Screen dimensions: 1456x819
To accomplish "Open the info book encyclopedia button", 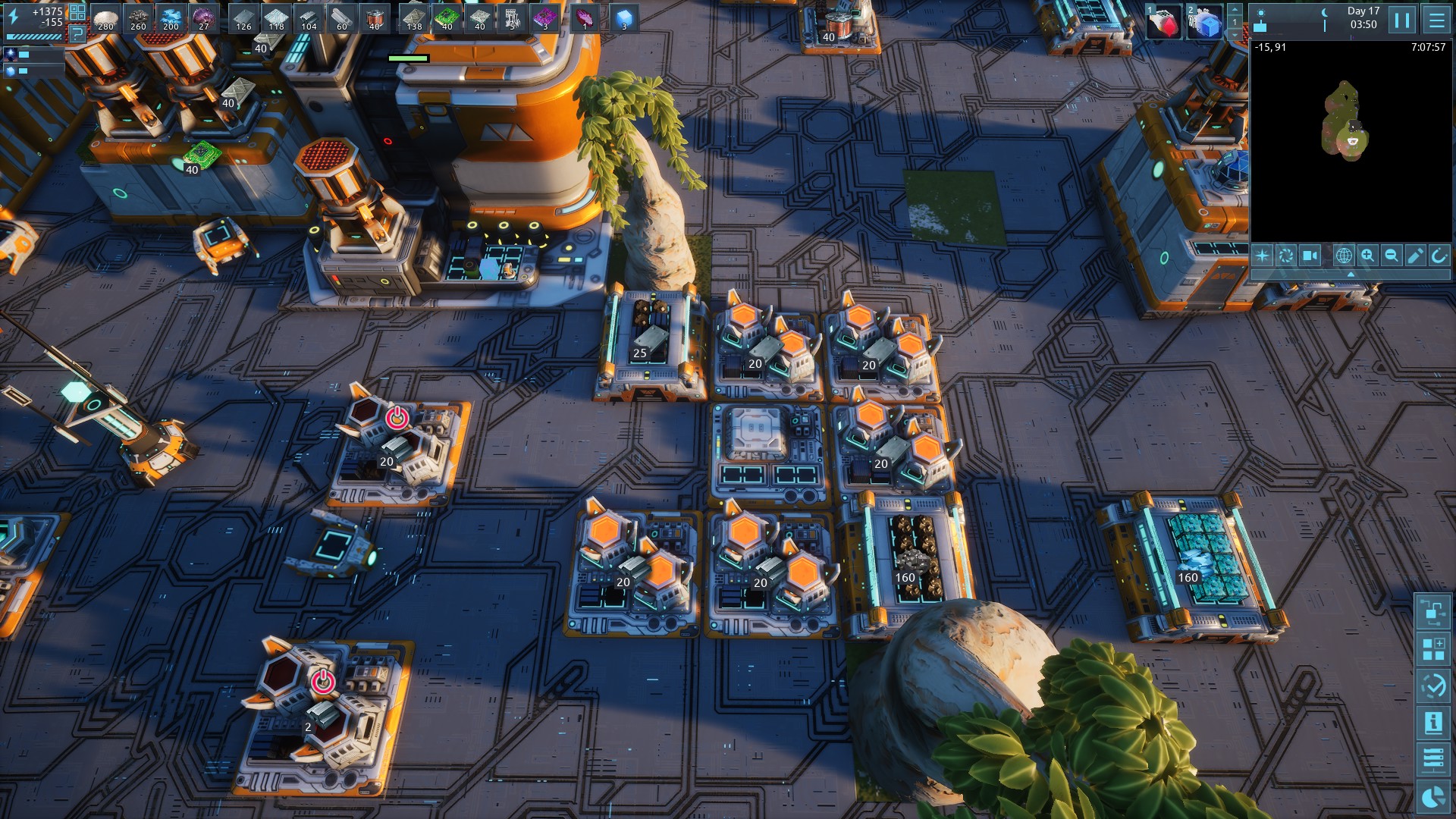I will pos(1432,723).
